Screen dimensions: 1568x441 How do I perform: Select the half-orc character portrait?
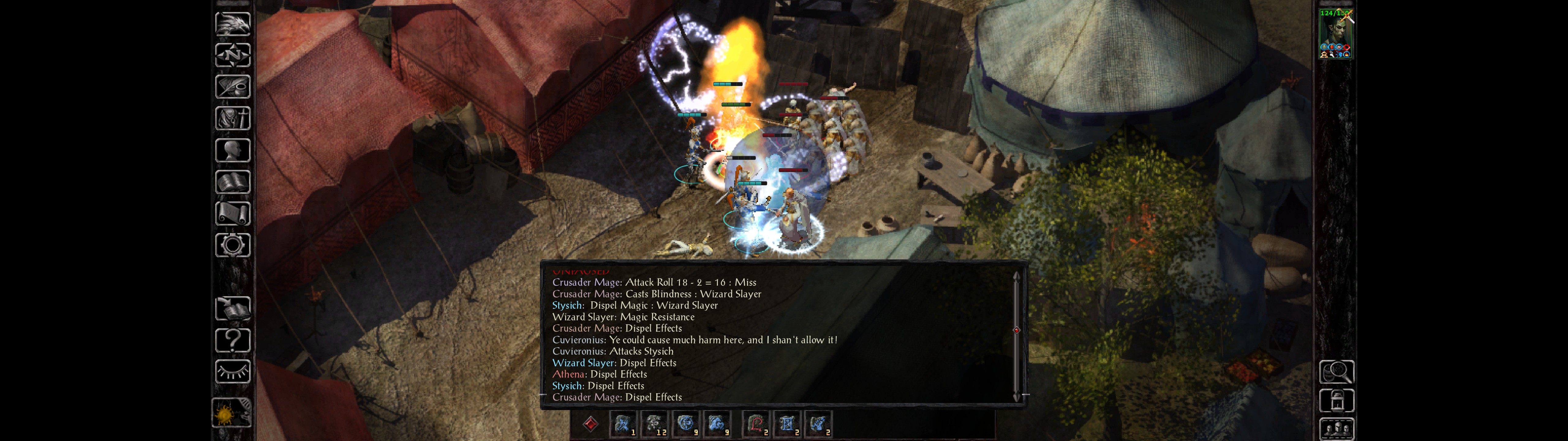coord(1336,33)
